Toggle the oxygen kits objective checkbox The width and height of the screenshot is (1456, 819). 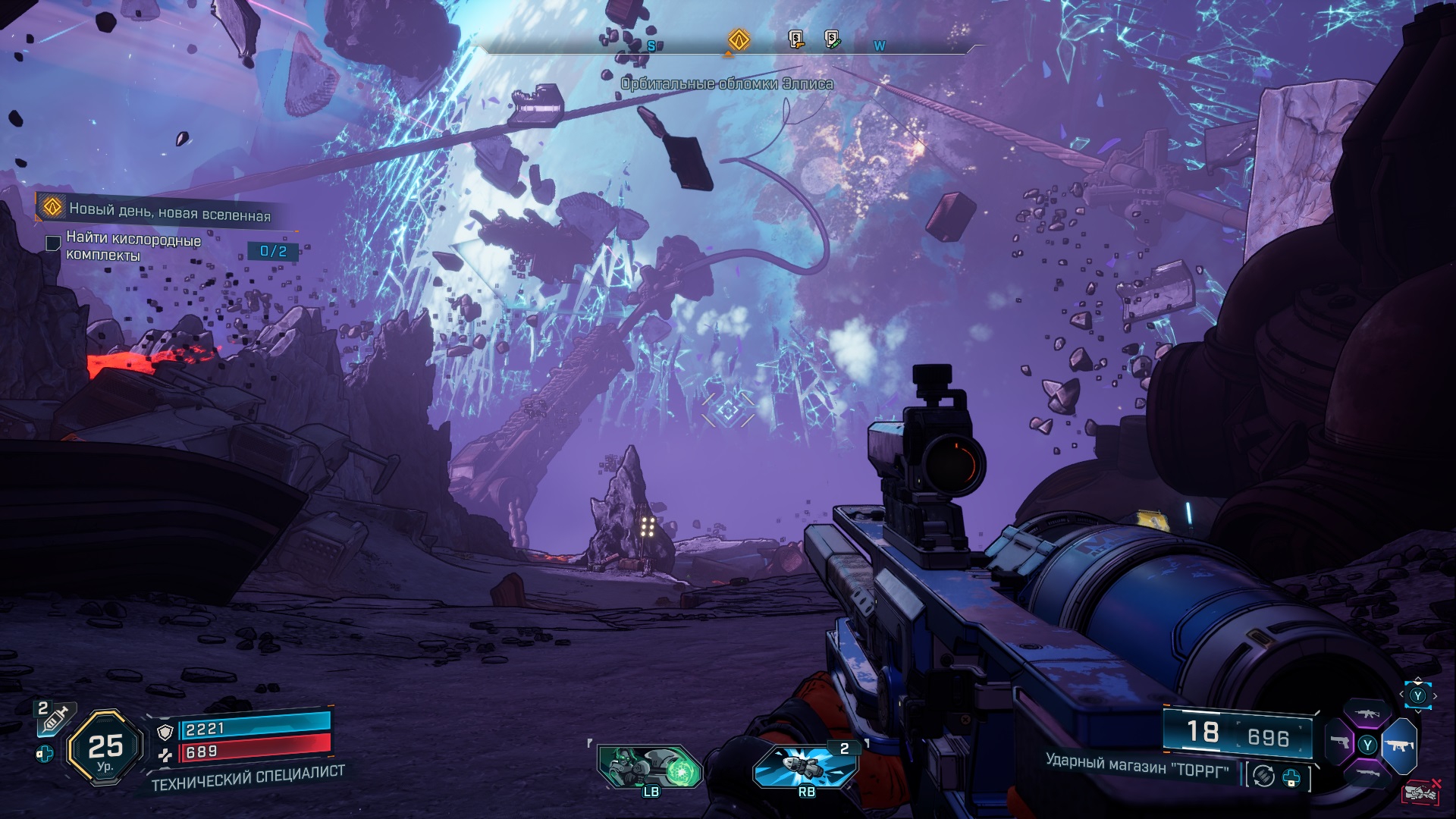pyautogui.click(x=53, y=243)
